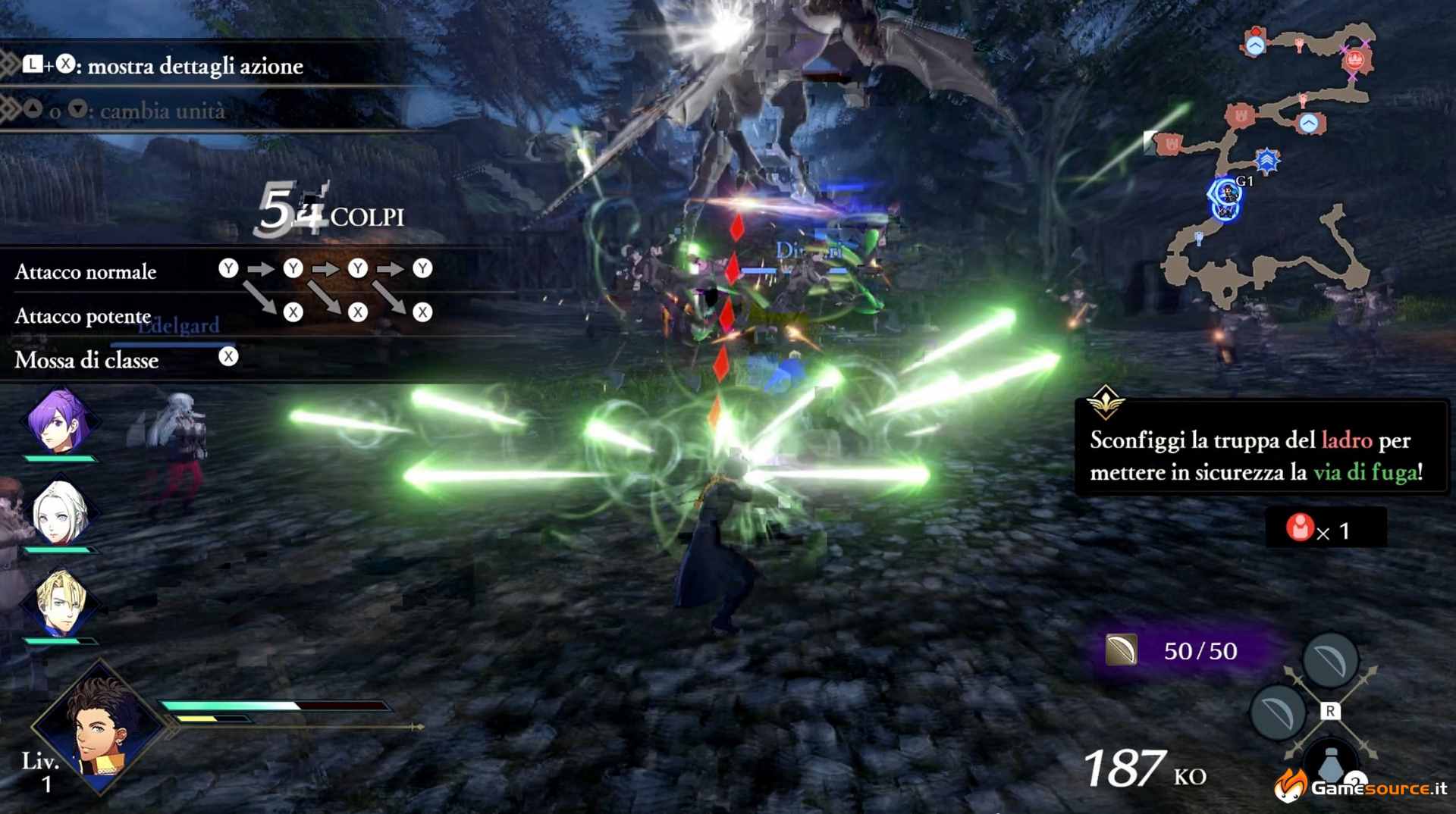Click the red enemy fortress icon on the minimap
The image size is (1456, 814).
pos(1355,59)
